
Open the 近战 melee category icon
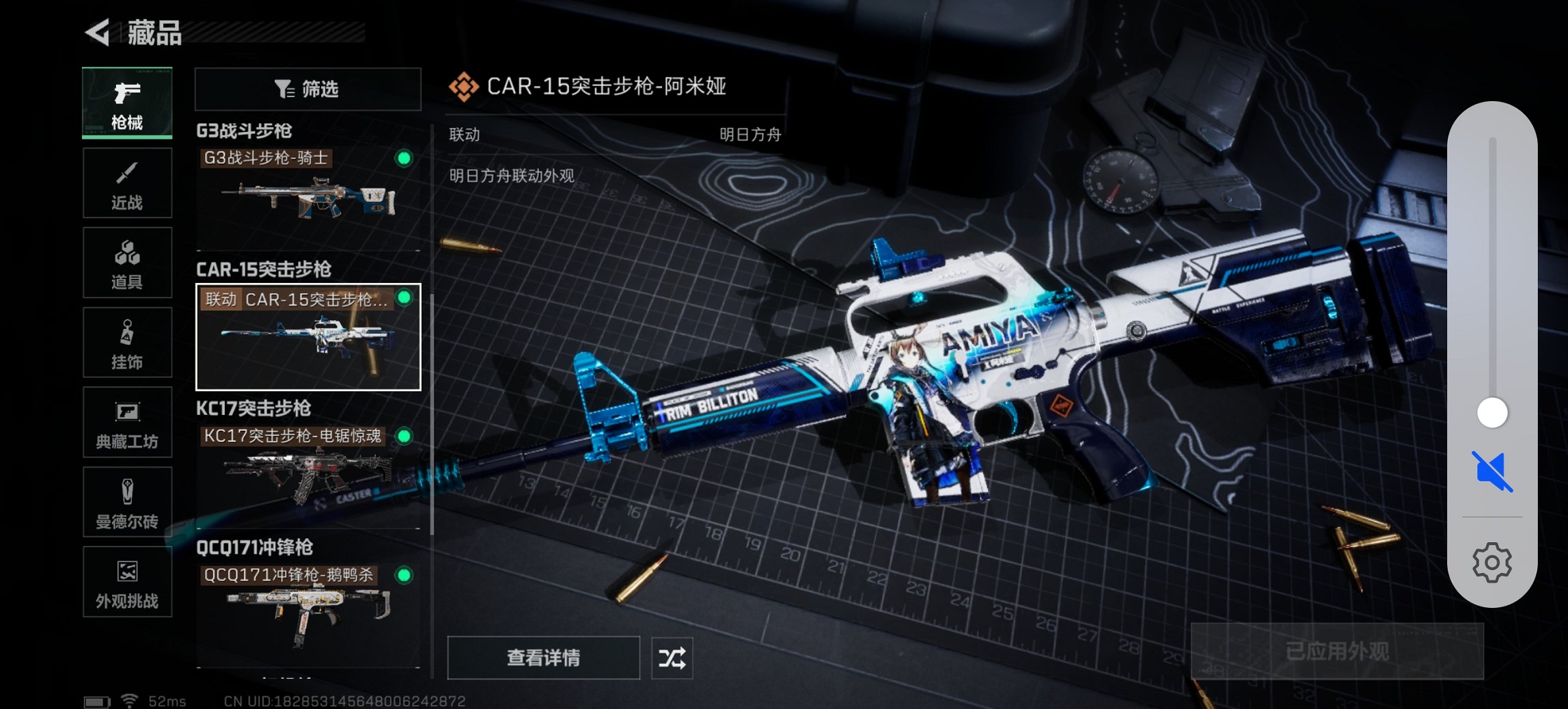(127, 183)
